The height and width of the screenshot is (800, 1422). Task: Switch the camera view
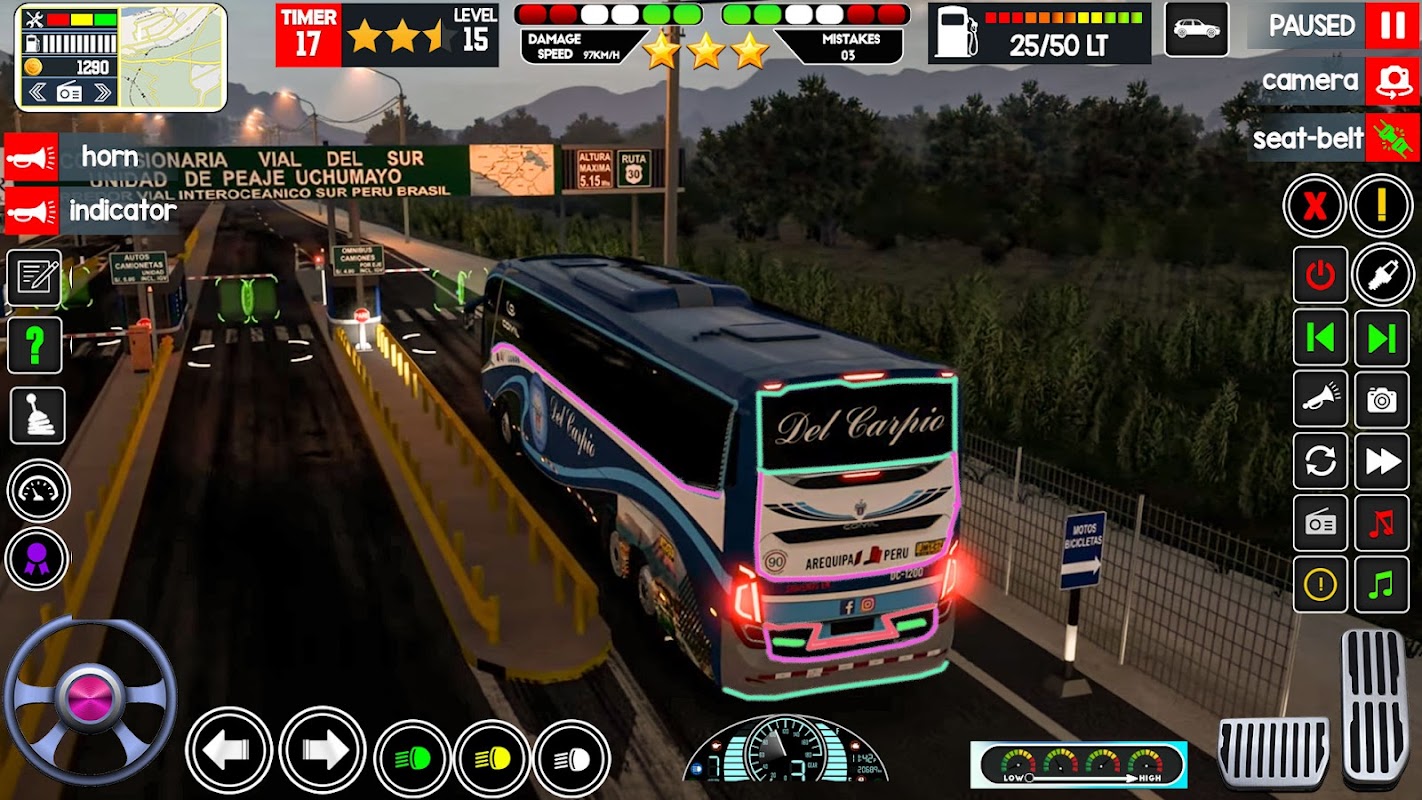click(1393, 82)
